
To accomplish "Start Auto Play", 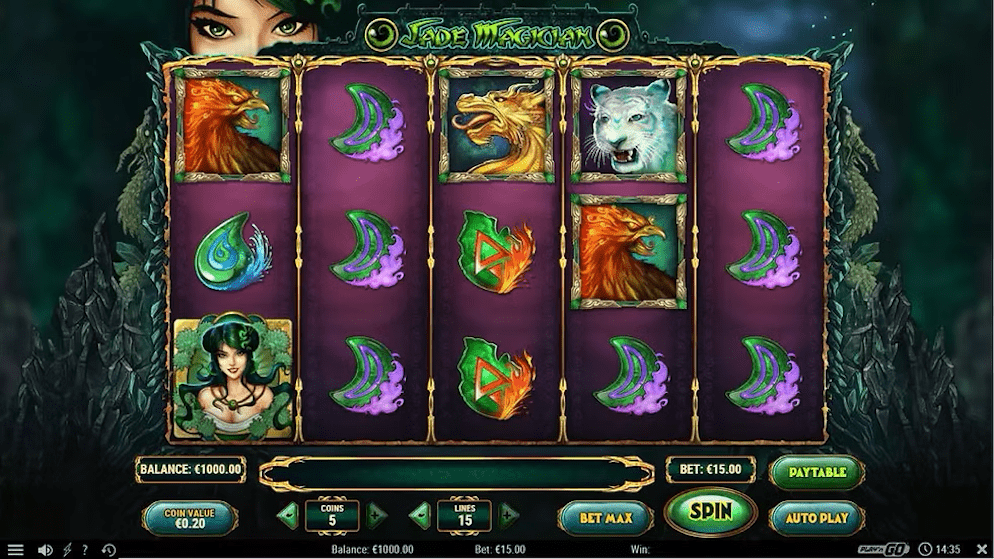I will (816, 518).
